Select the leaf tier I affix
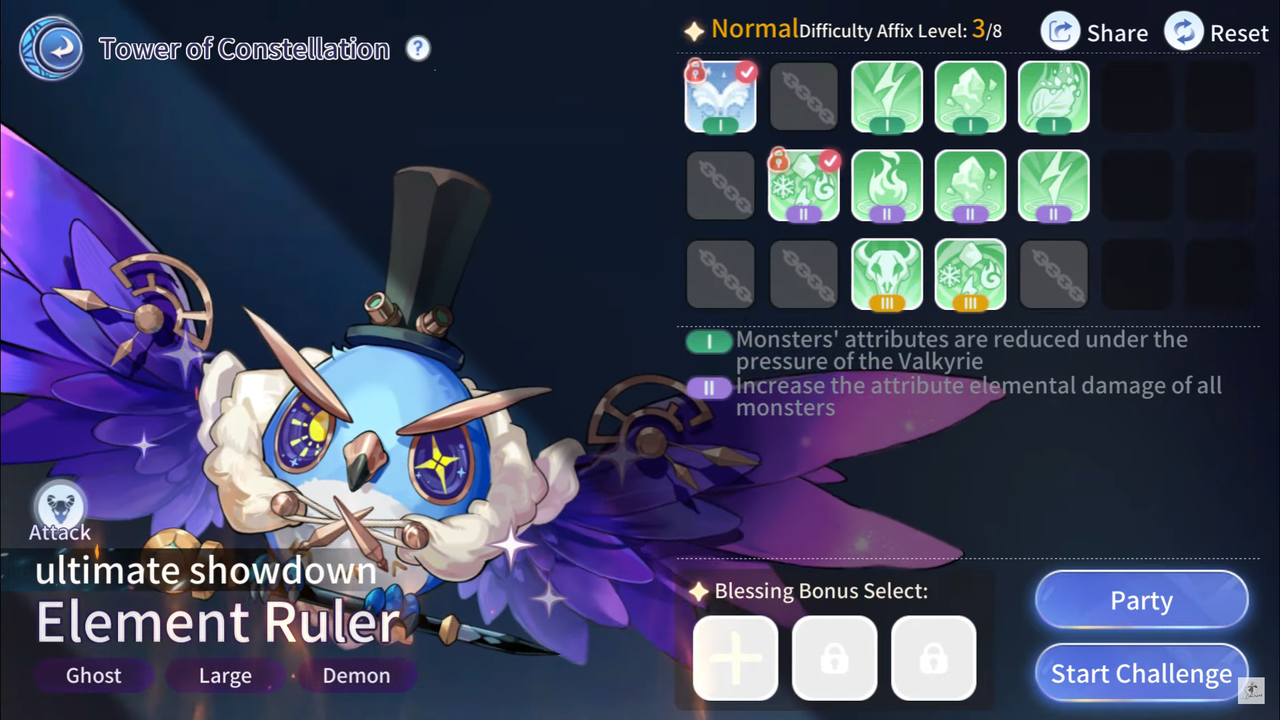 coord(1053,97)
